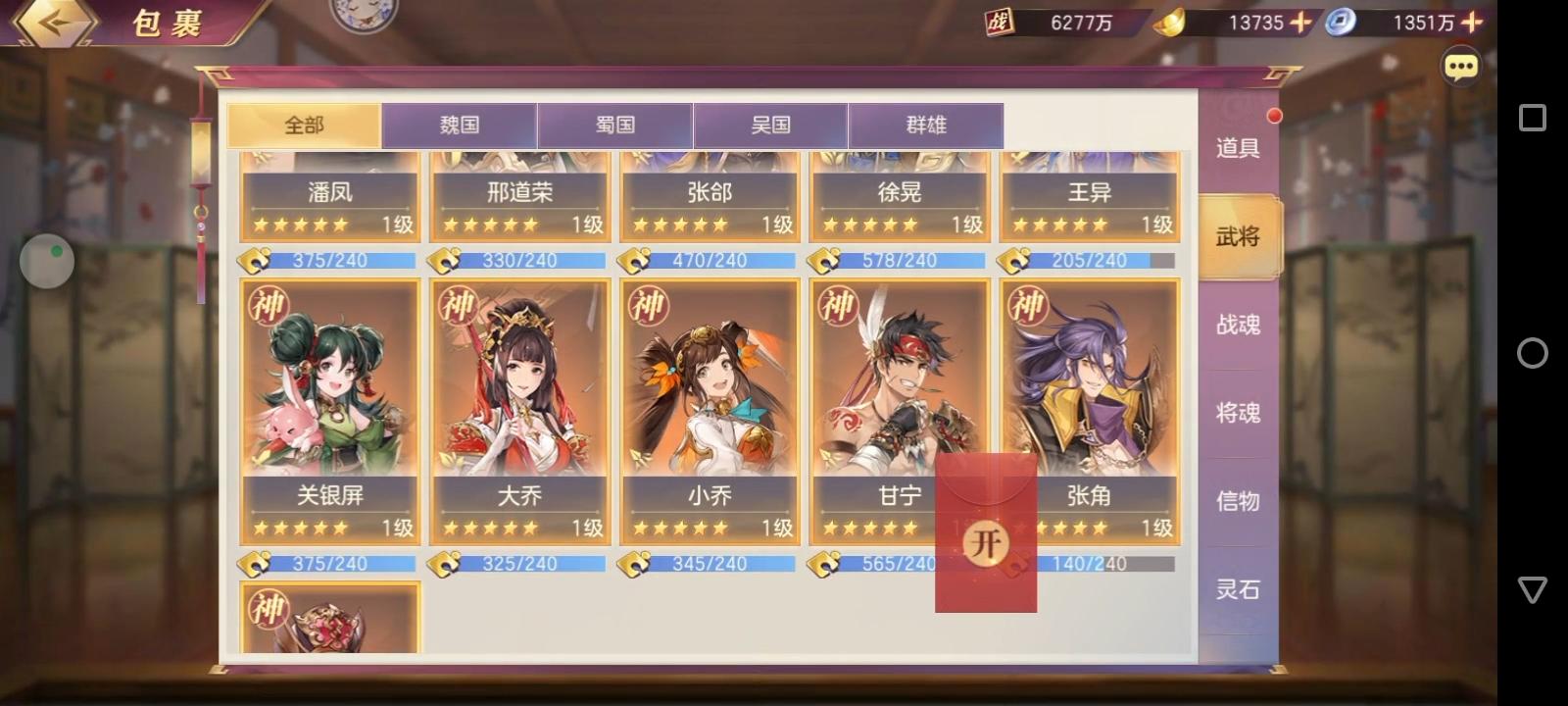Open the chat bubble icon in top right
Image resolution: width=1568 pixels, height=706 pixels.
pos(1461,66)
